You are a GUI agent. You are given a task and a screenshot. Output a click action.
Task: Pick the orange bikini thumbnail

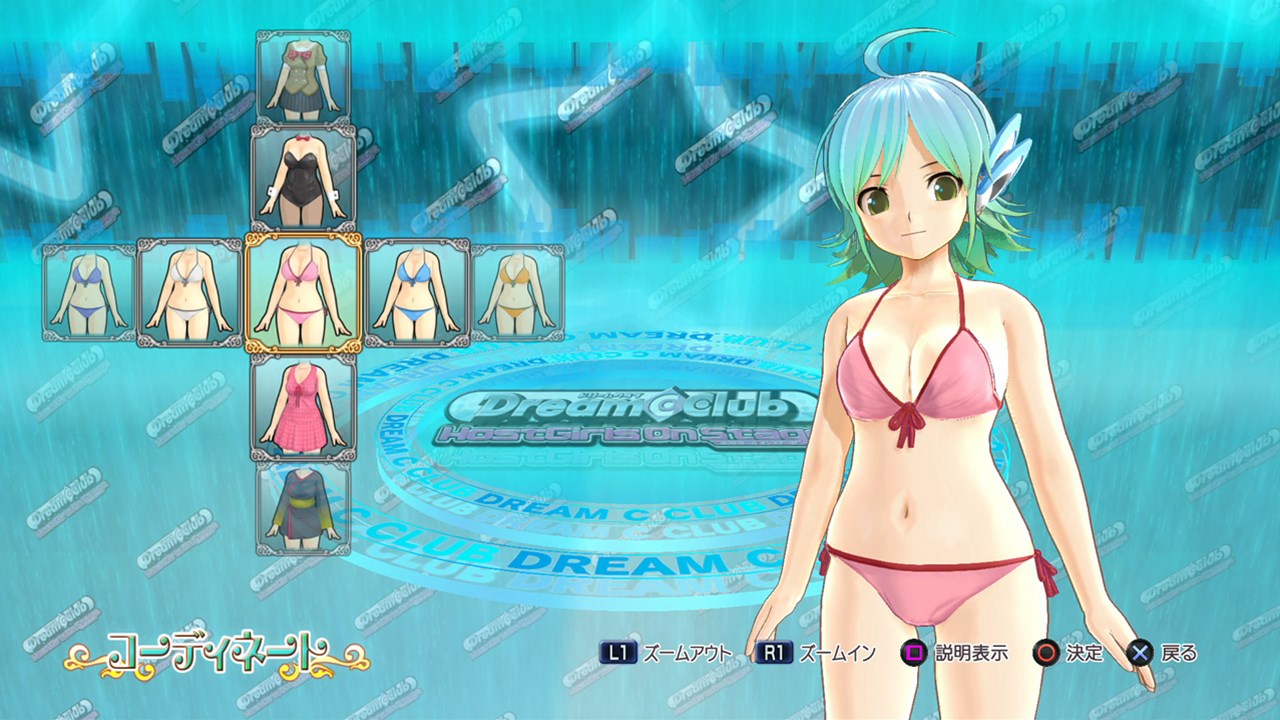pyautogui.click(x=517, y=292)
